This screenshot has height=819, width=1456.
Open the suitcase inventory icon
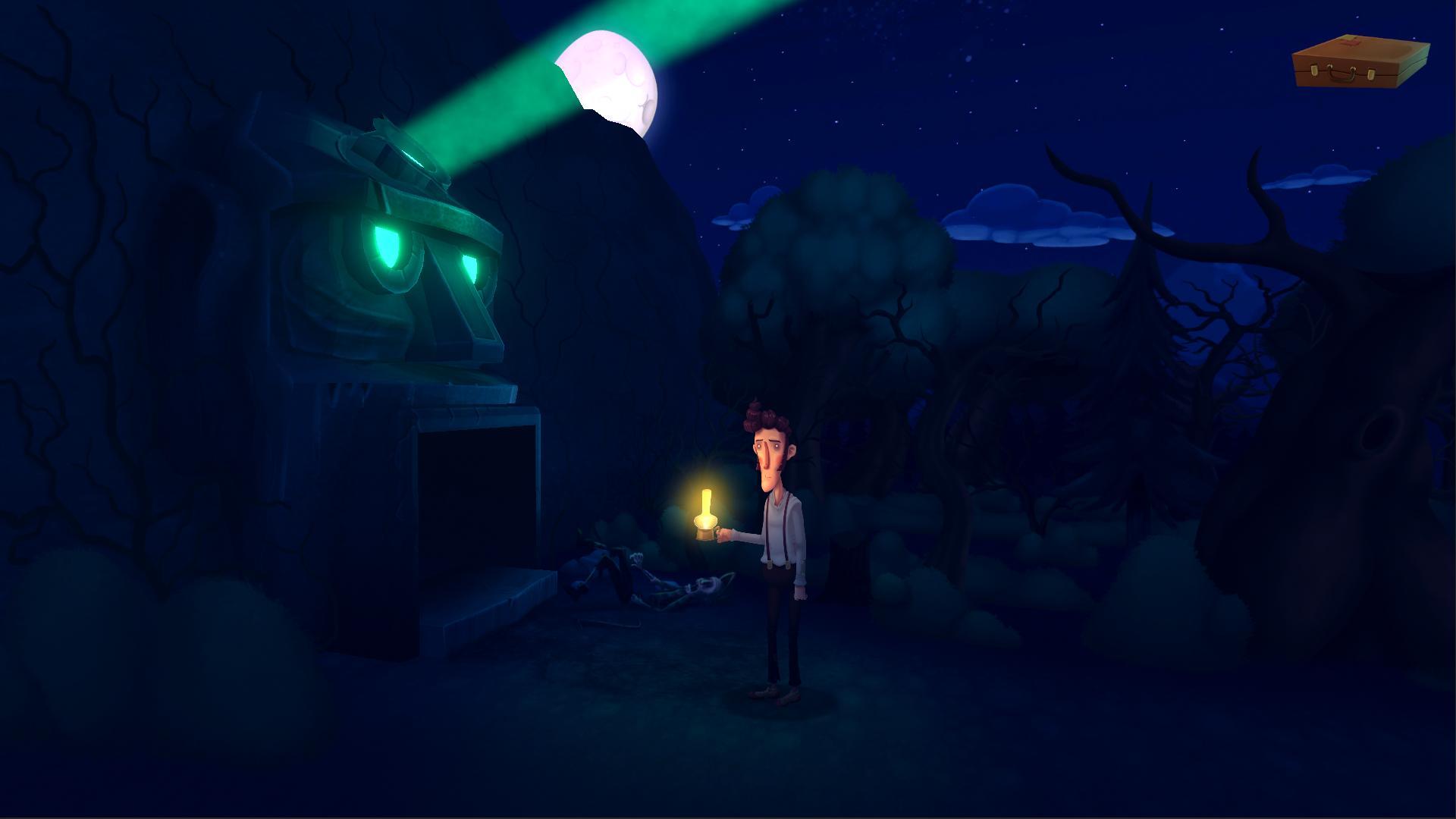pos(1360,63)
